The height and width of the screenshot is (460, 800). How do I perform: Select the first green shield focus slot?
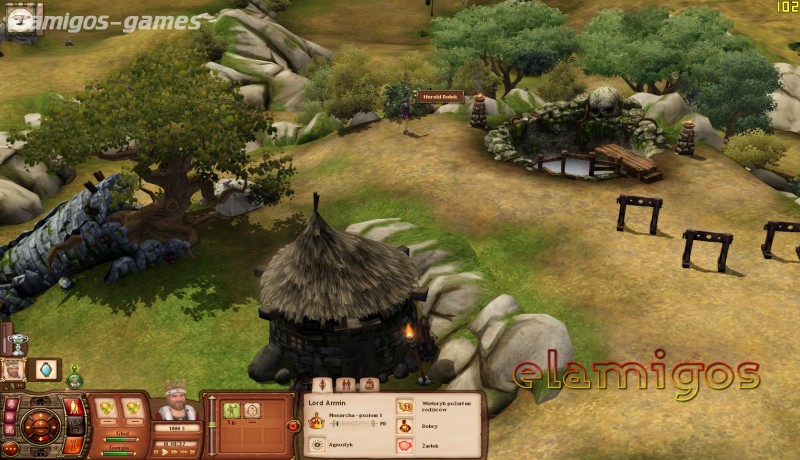pos(105,407)
